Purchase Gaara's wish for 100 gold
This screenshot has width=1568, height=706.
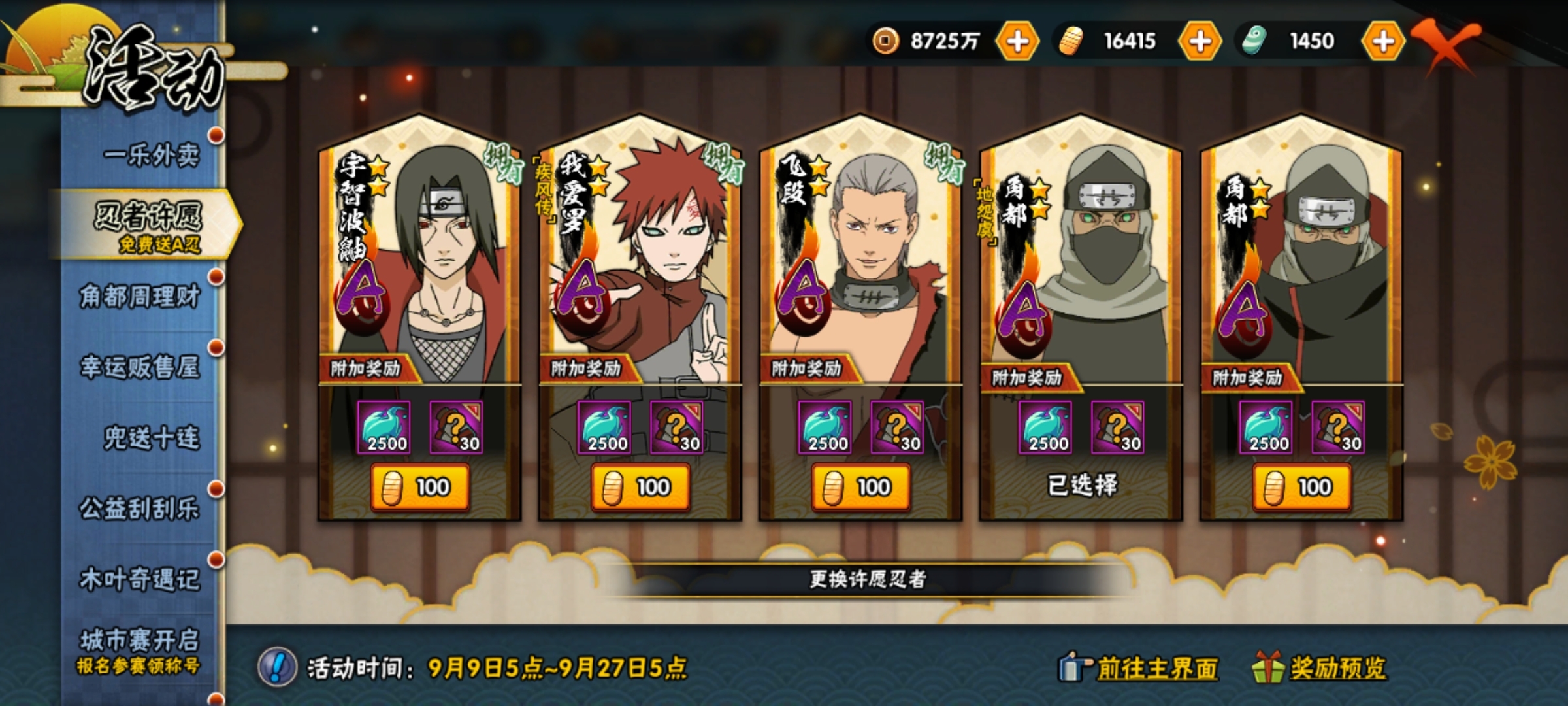pos(640,487)
